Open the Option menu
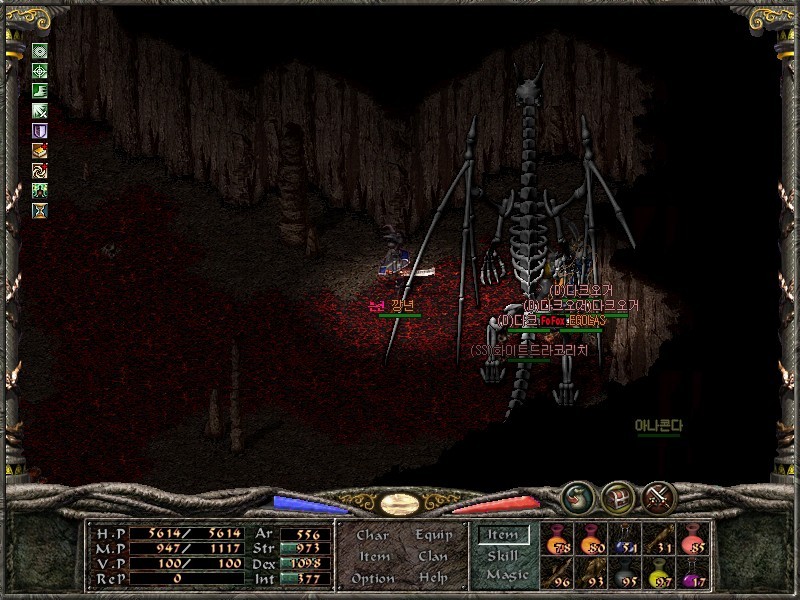Image resolution: width=800 pixels, height=600 pixels. (x=373, y=578)
